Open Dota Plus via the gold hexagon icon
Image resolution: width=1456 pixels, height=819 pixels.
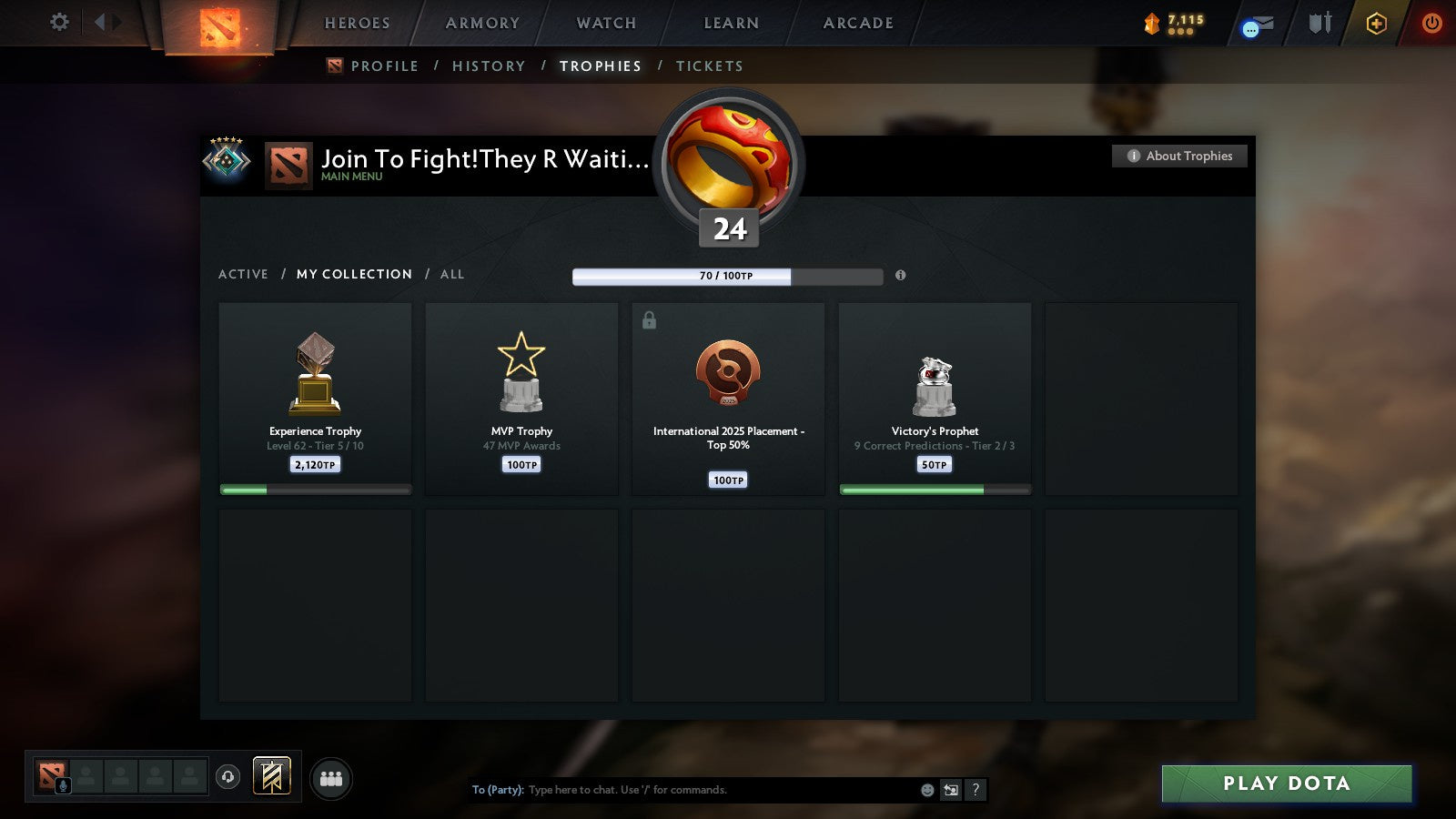1377,24
